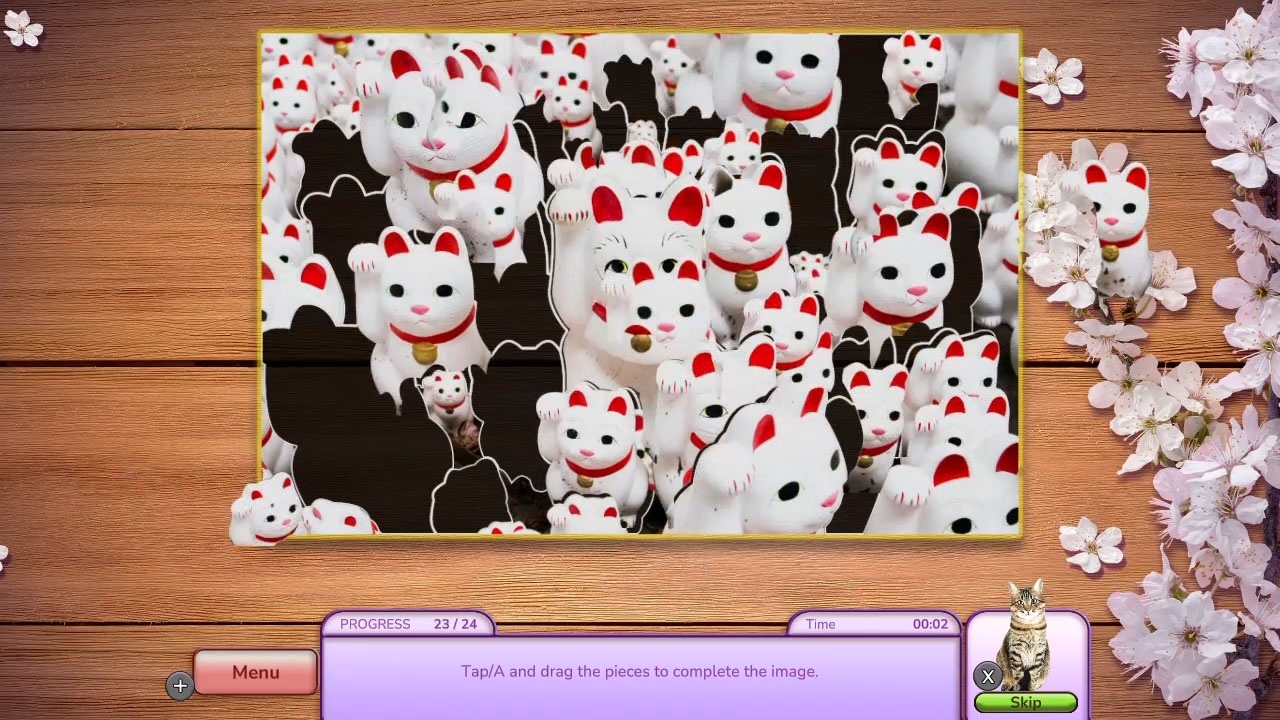Click the tutorial instruction text panel
The height and width of the screenshot is (720, 1280).
640,671
